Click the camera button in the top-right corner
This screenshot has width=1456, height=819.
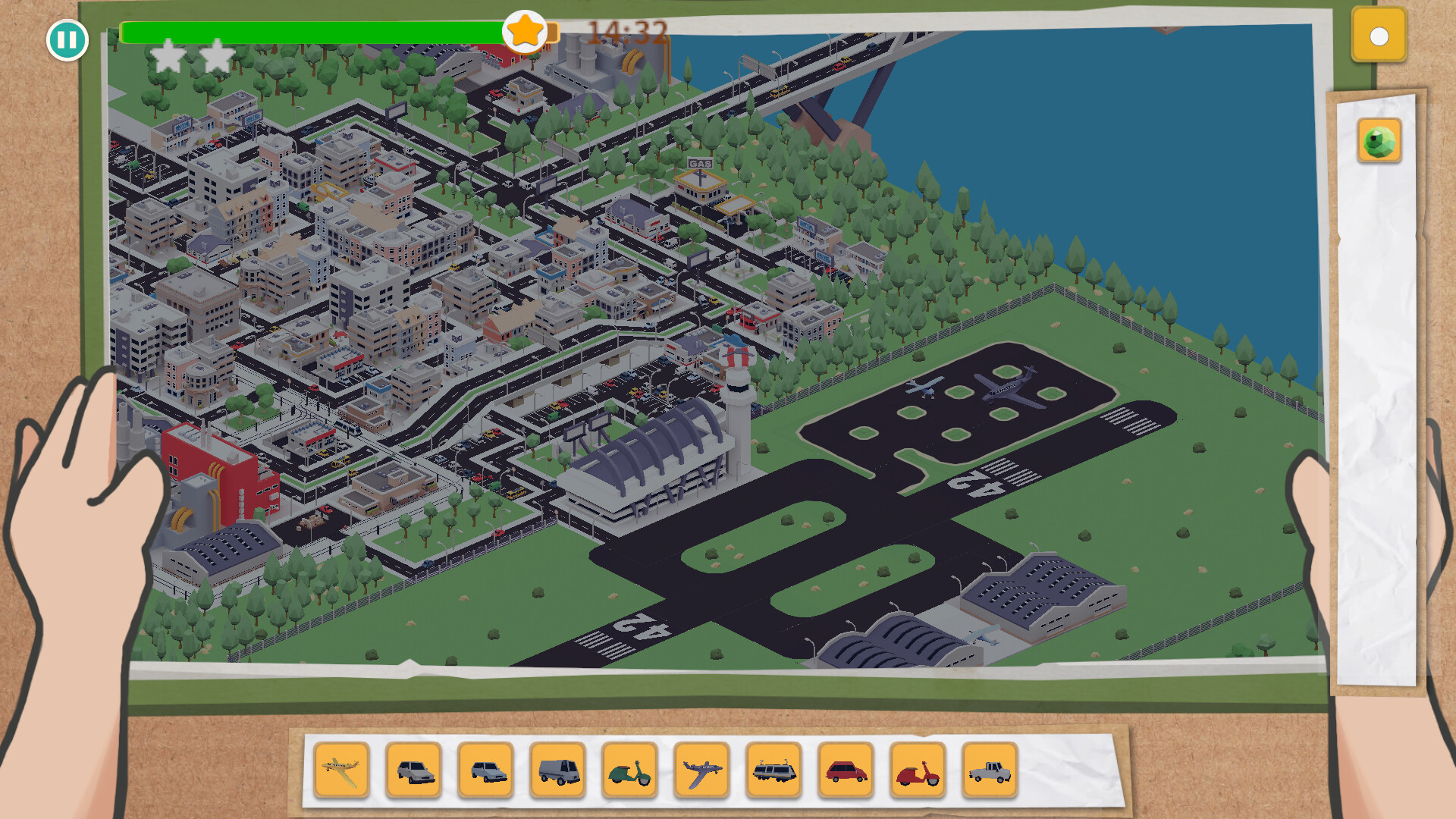click(1378, 35)
